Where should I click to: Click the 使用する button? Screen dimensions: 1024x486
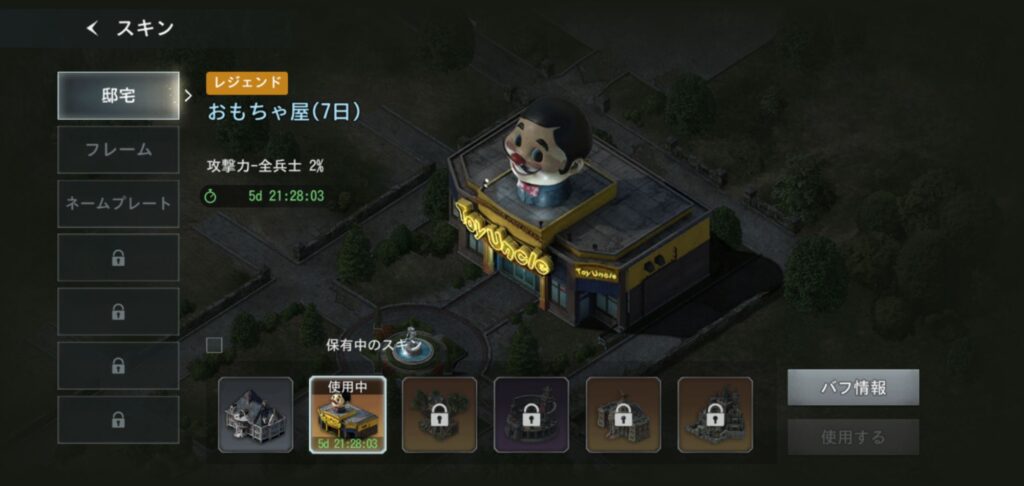(x=852, y=437)
